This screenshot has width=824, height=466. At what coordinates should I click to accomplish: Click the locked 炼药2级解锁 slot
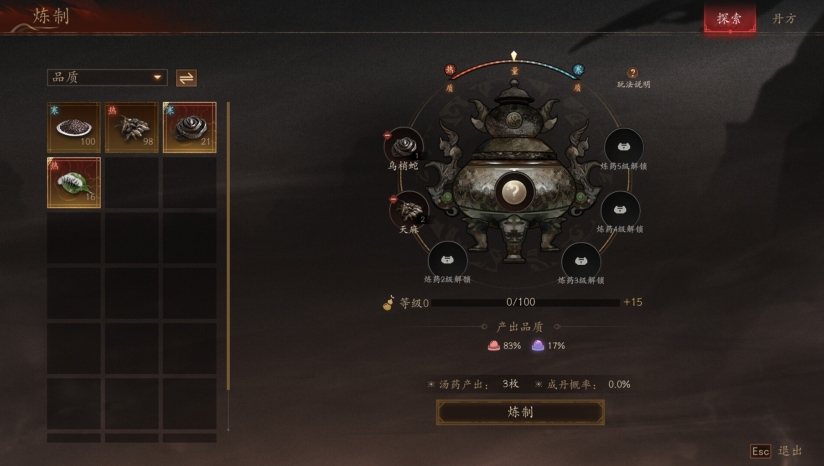(448, 257)
